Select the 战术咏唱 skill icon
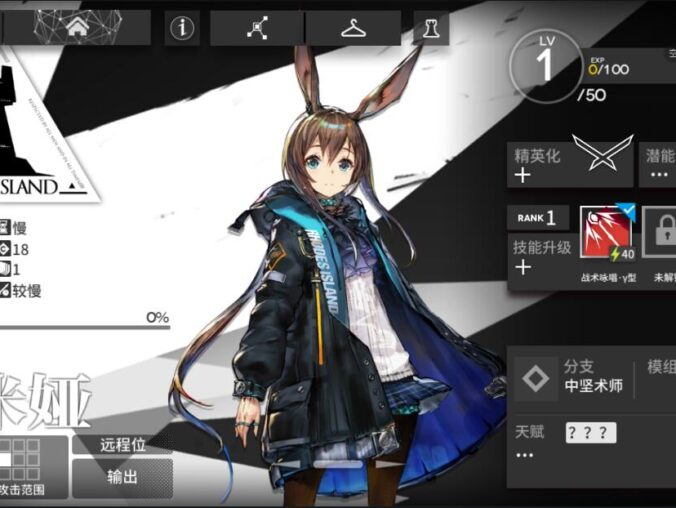This screenshot has width=676, height=508. (x=606, y=235)
